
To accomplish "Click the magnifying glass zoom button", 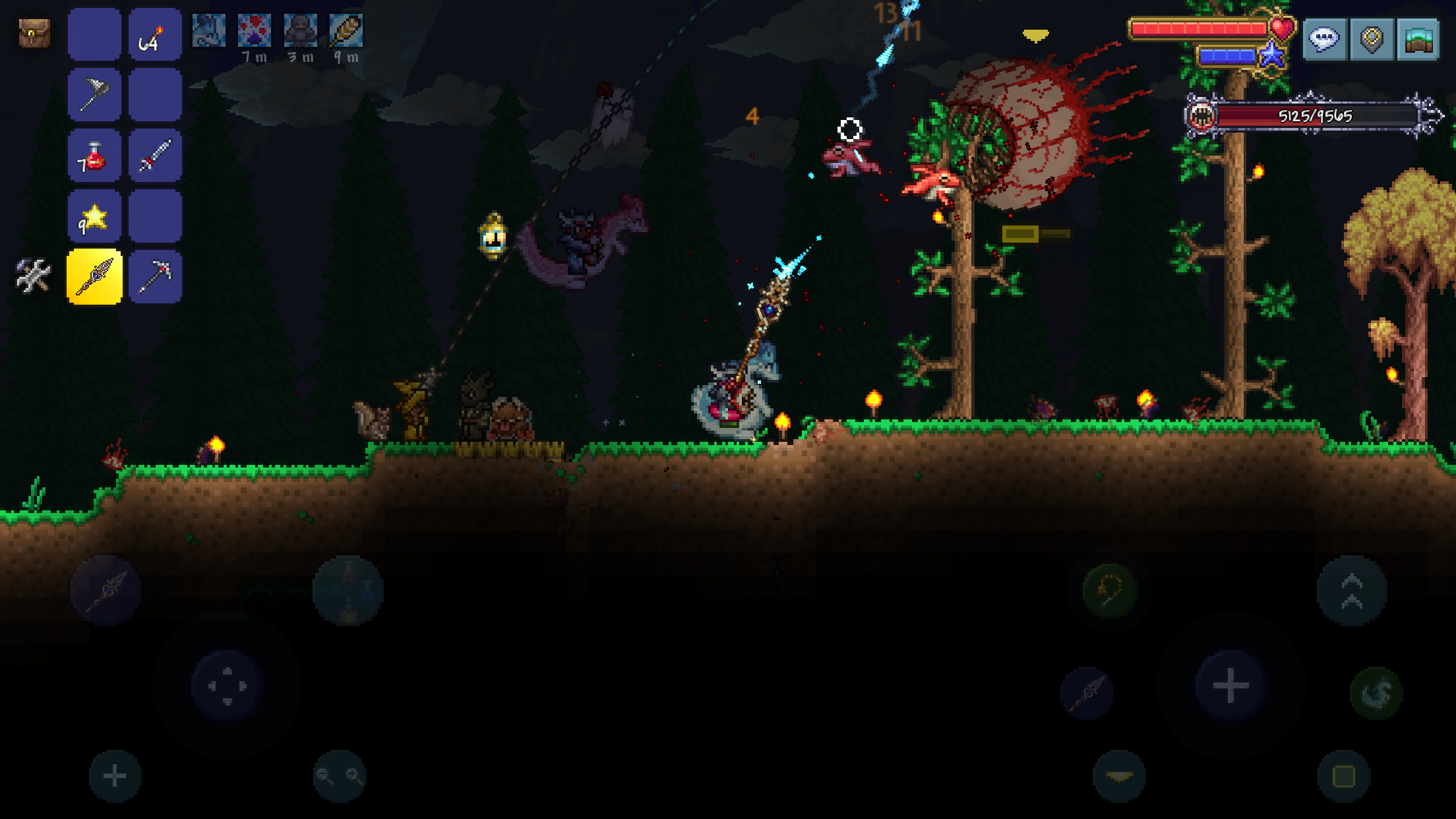I will pyautogui.click(x=340, y=775).
